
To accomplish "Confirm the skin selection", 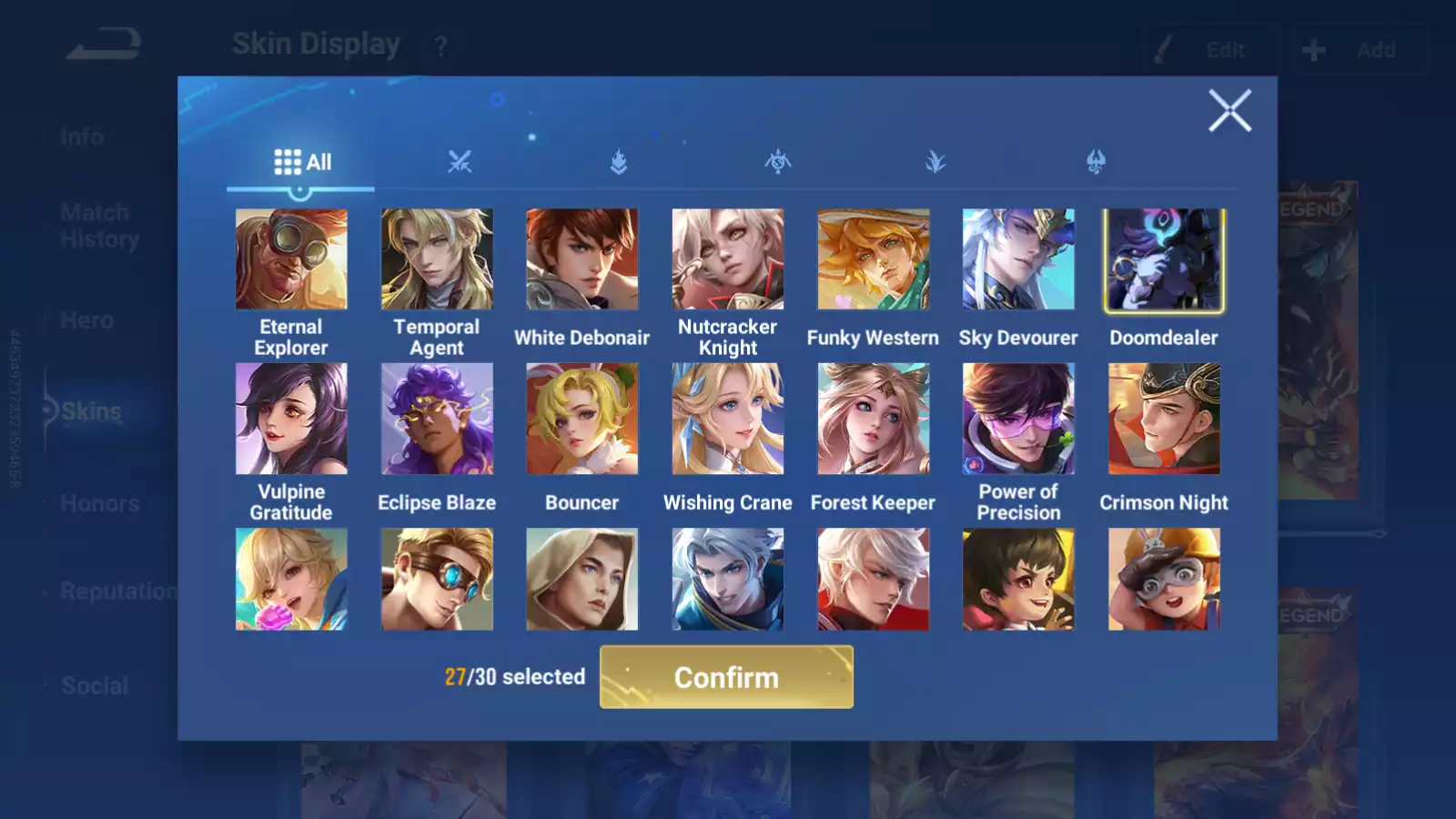I will [x=726, y=677].
